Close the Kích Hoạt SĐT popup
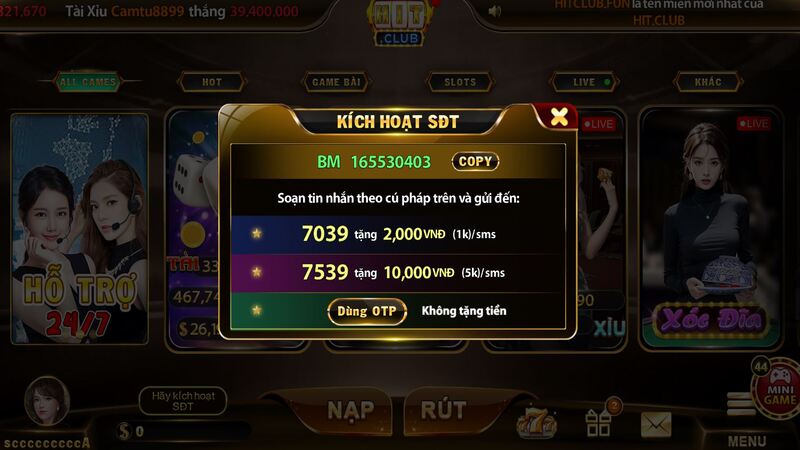 [x=559, y=116]
